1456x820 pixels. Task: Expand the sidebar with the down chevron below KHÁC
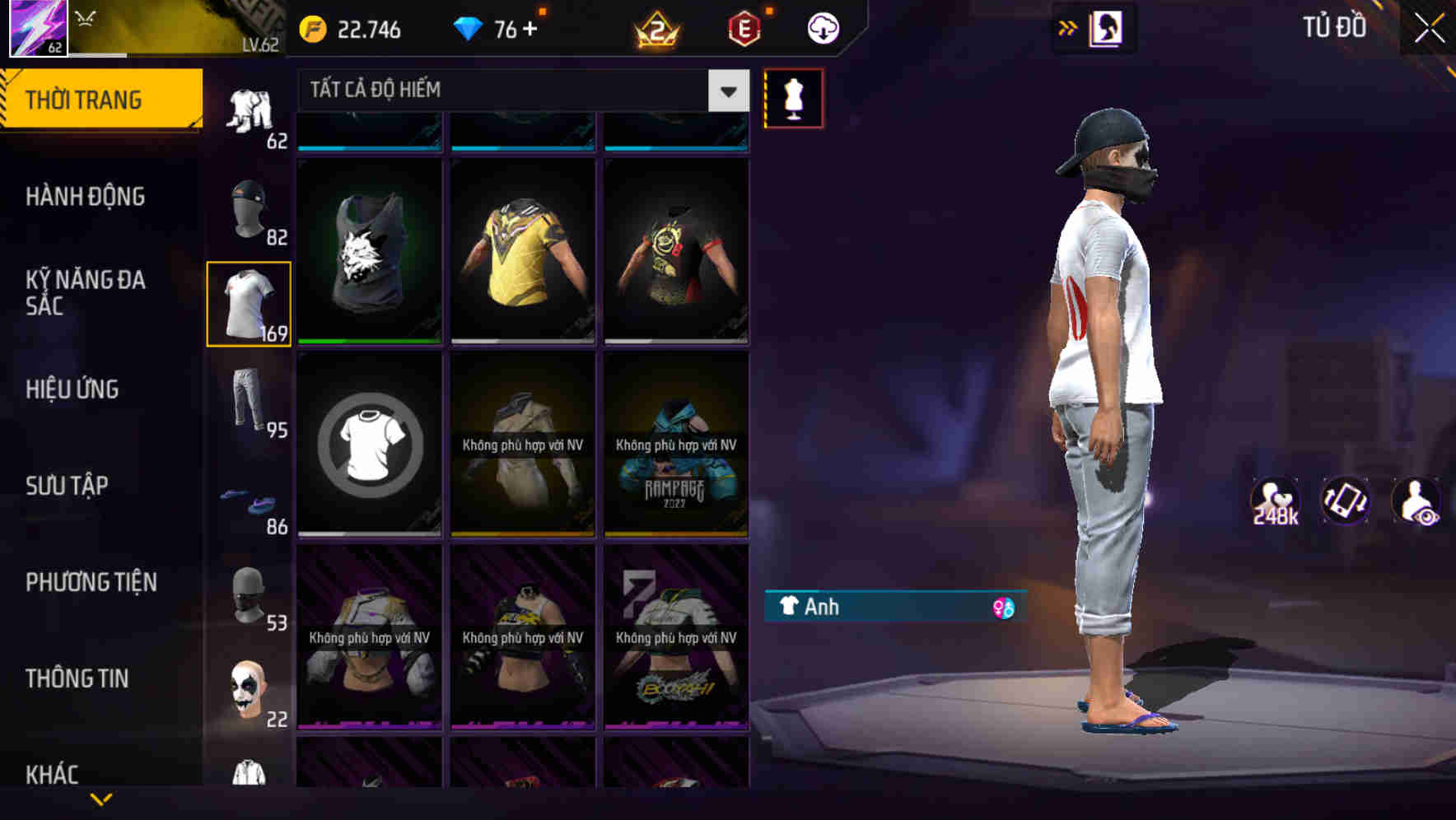(x=101, y=799)
